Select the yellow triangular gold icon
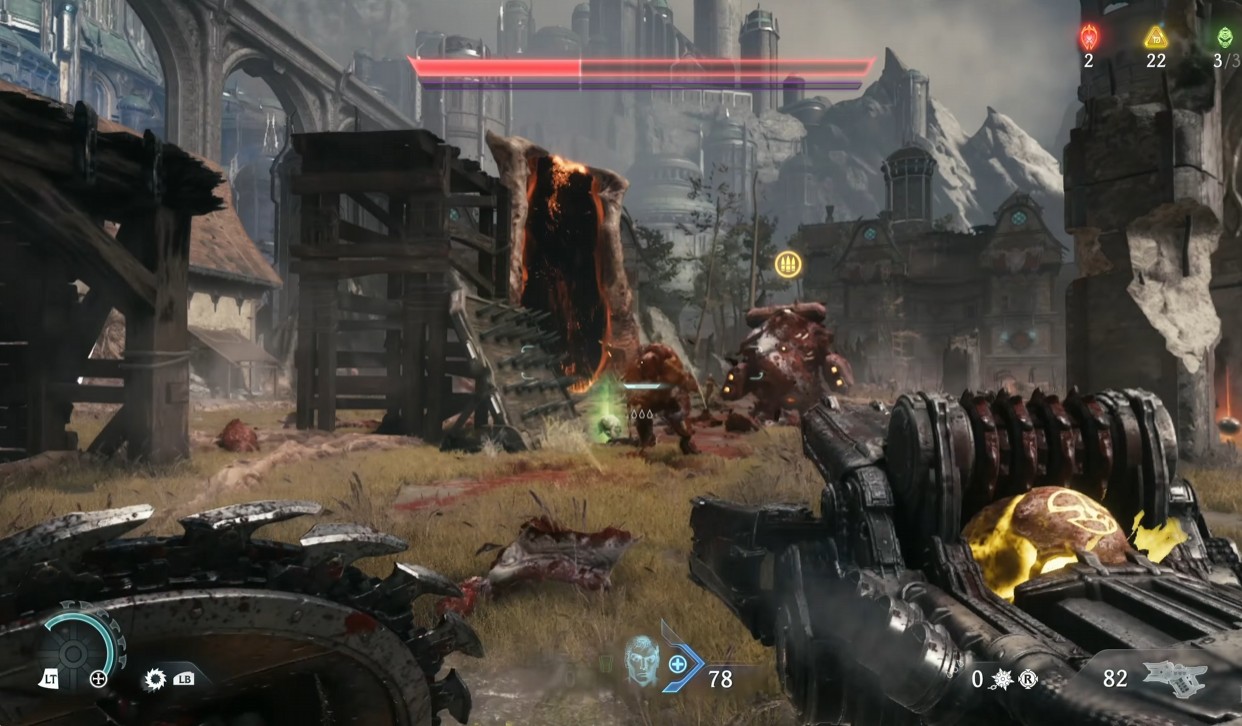The image size is (1242, 726). pos(1156,38)
